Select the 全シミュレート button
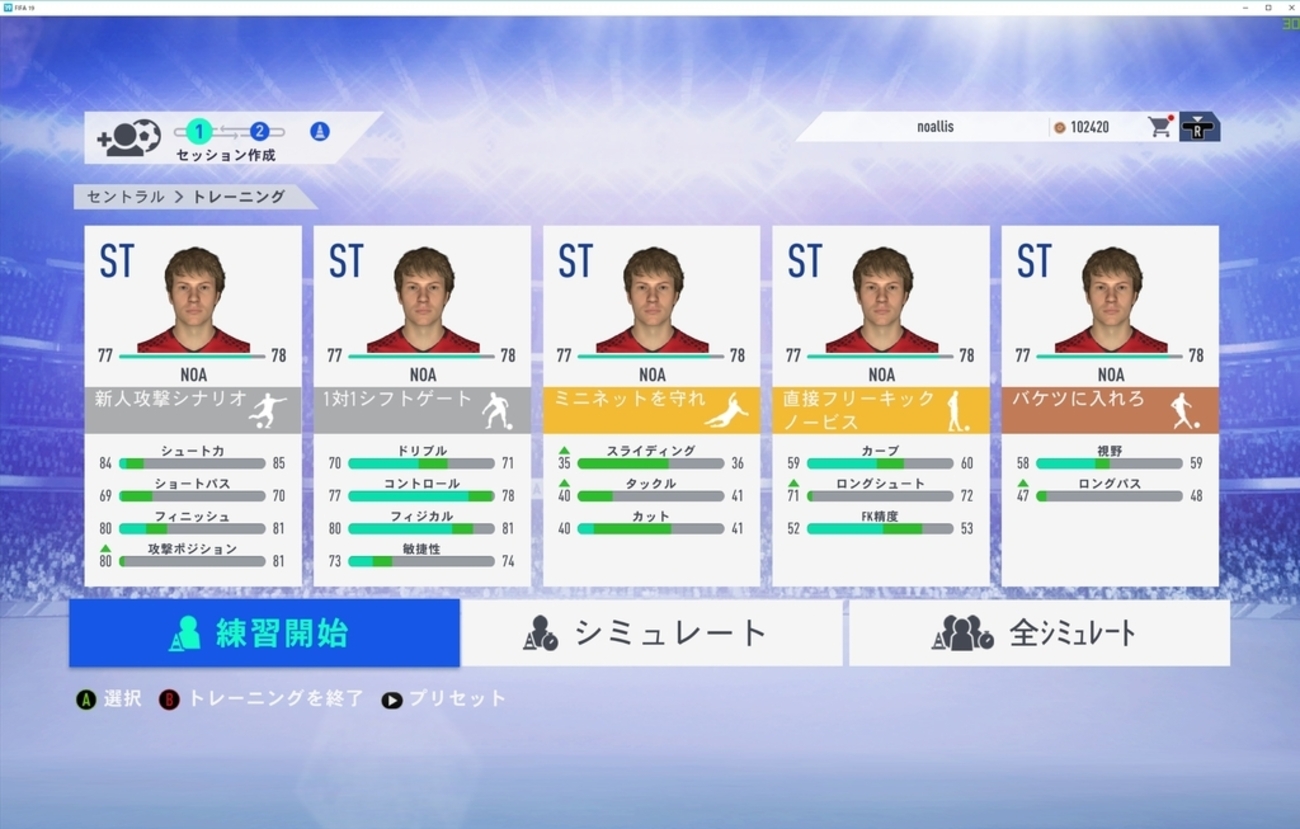Image resolution: width=1300 pixels, height=829 pixels. [x=1039, y=633]
